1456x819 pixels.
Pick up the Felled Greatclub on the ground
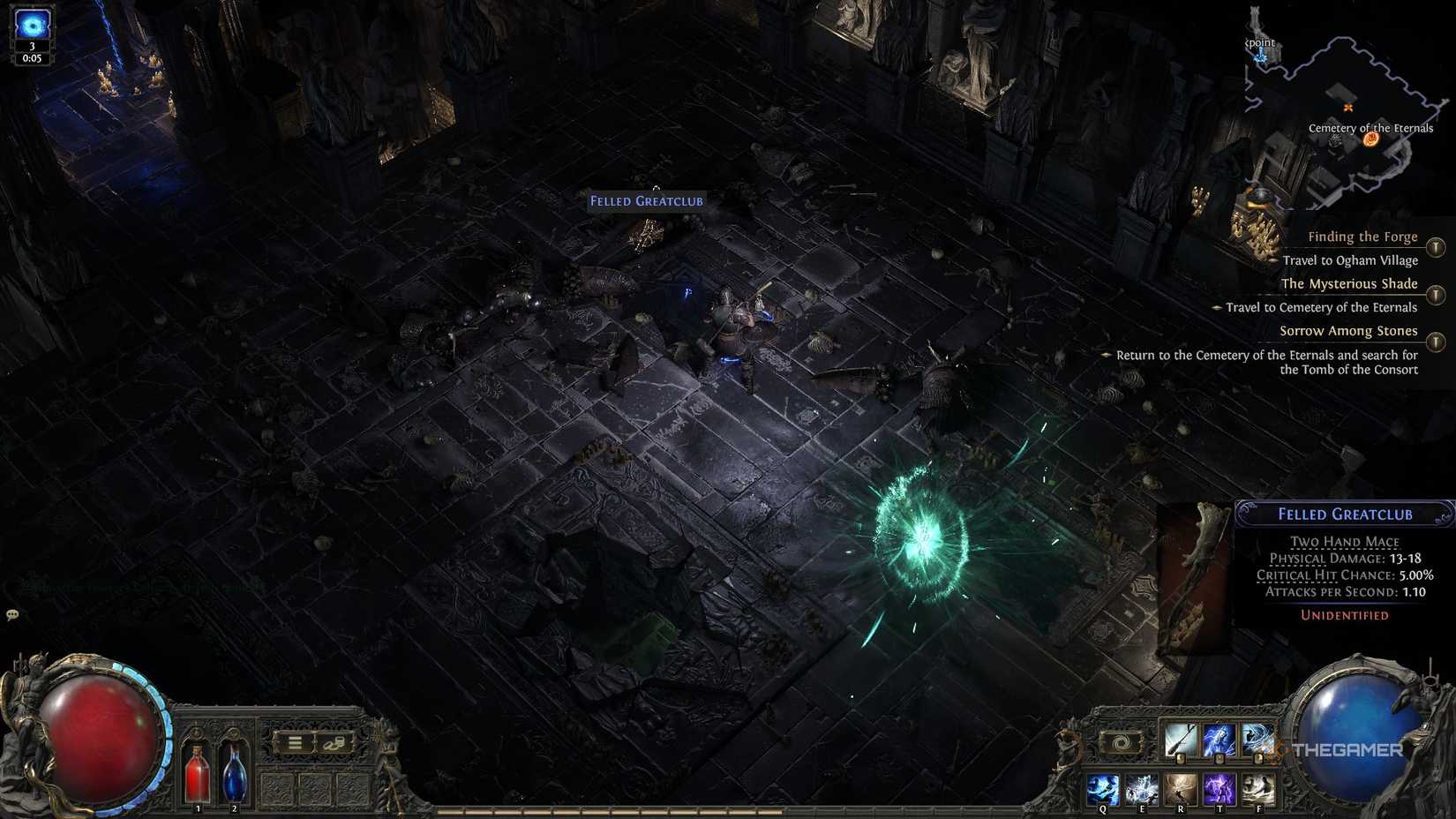[x=646, y=200]
